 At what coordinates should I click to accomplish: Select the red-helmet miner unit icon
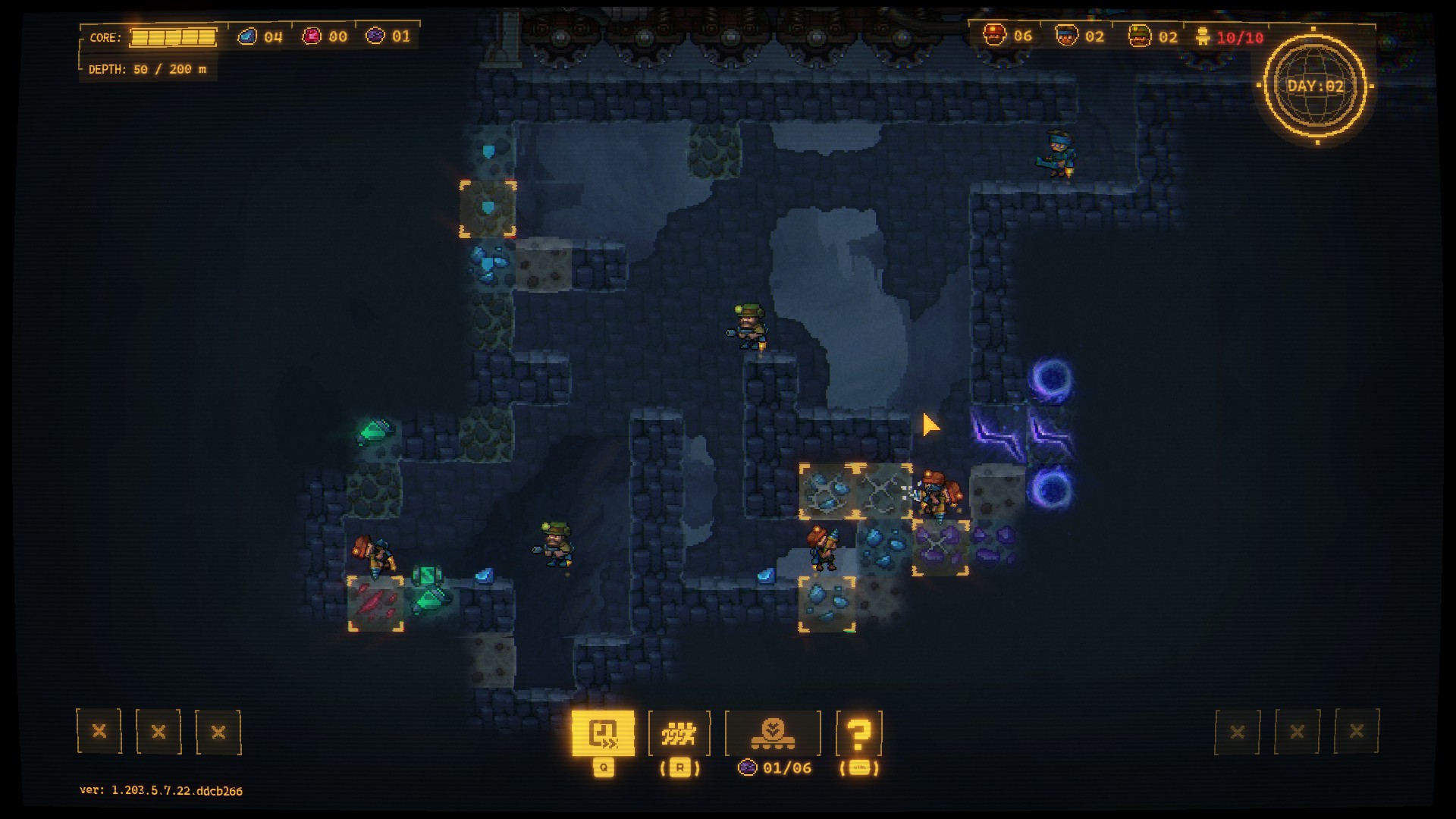pos(994,35)
